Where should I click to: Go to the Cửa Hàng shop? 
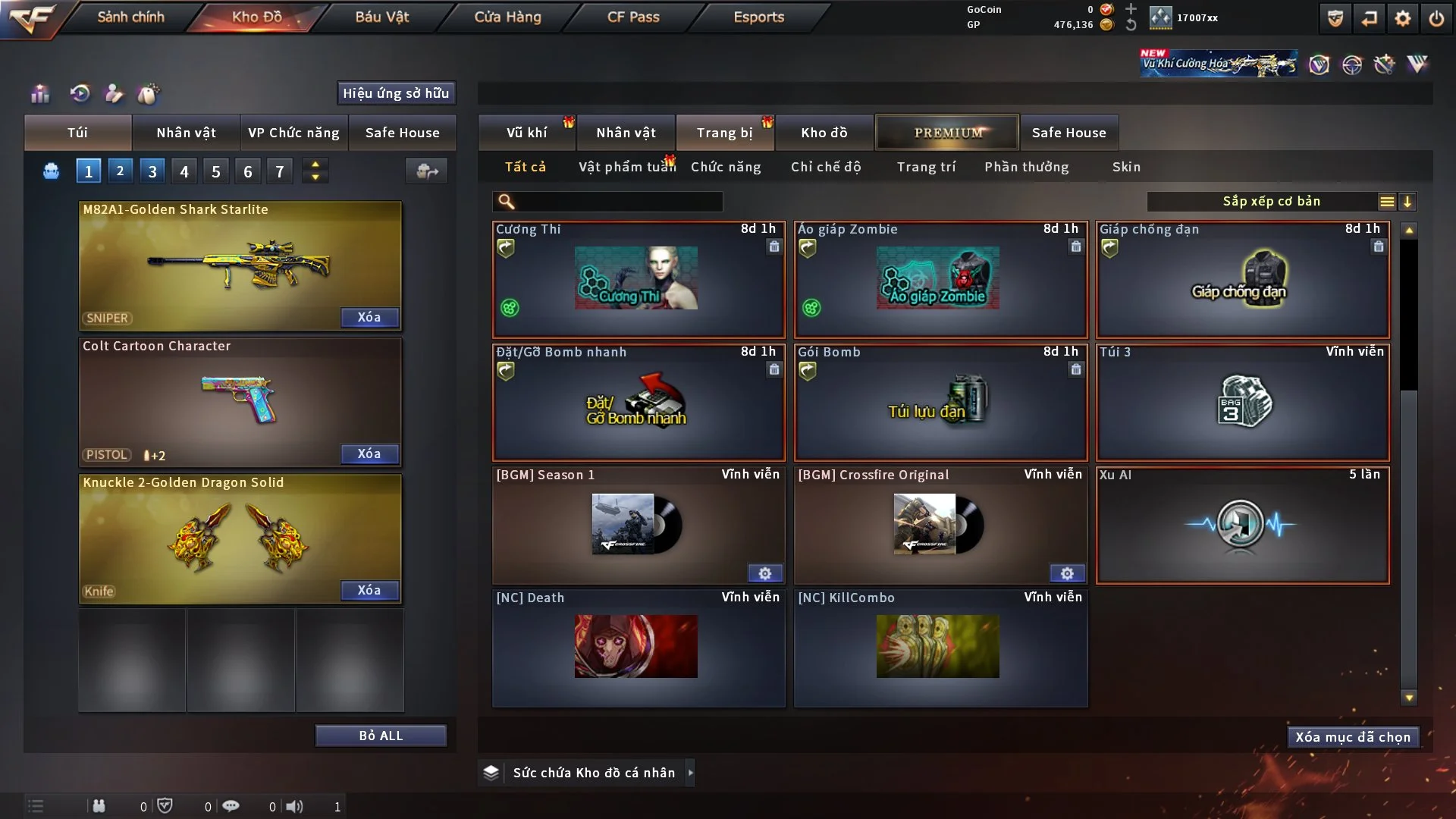click(507, 17)
